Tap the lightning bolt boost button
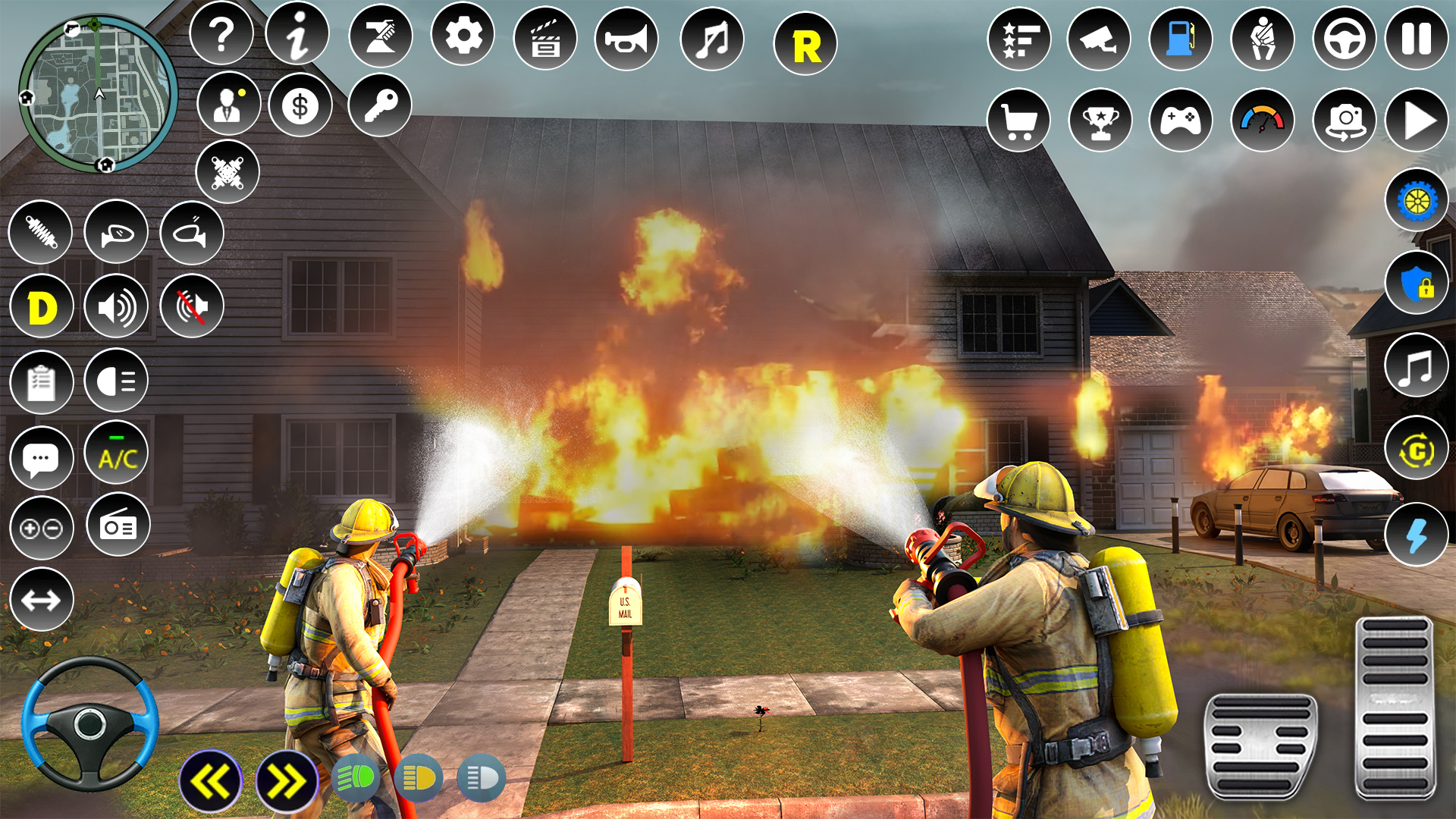The height and width of the screenshot is (819, 1456). (1416, 535)
